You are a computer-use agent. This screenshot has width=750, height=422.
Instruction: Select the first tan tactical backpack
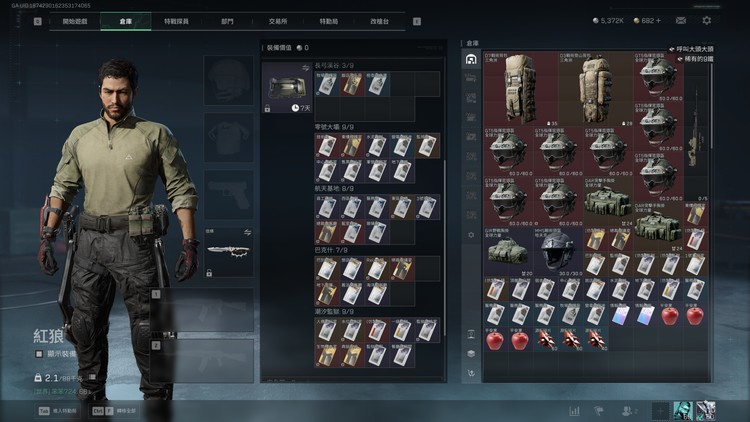click(x=521, y=87)
